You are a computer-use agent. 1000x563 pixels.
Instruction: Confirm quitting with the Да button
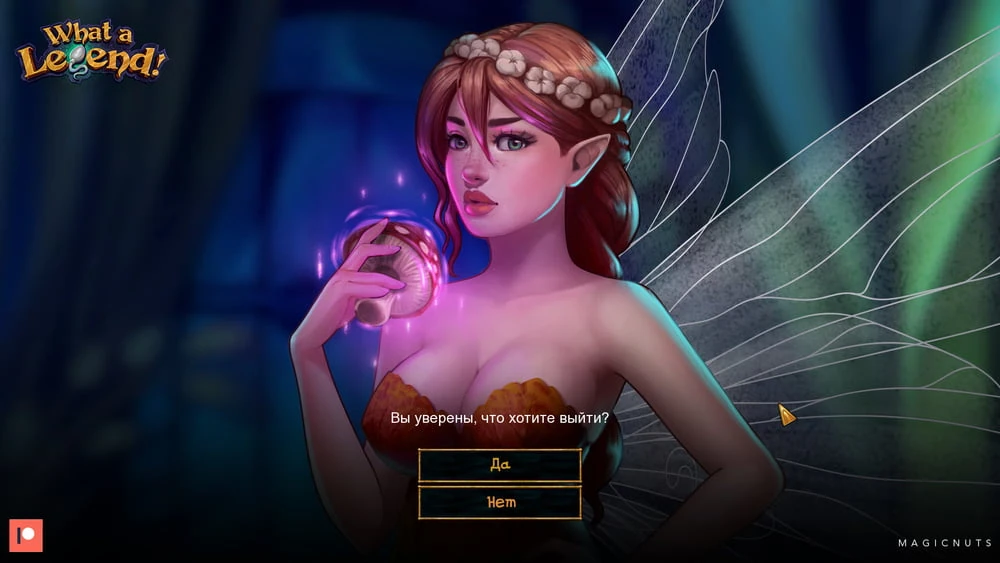[500, 465]
